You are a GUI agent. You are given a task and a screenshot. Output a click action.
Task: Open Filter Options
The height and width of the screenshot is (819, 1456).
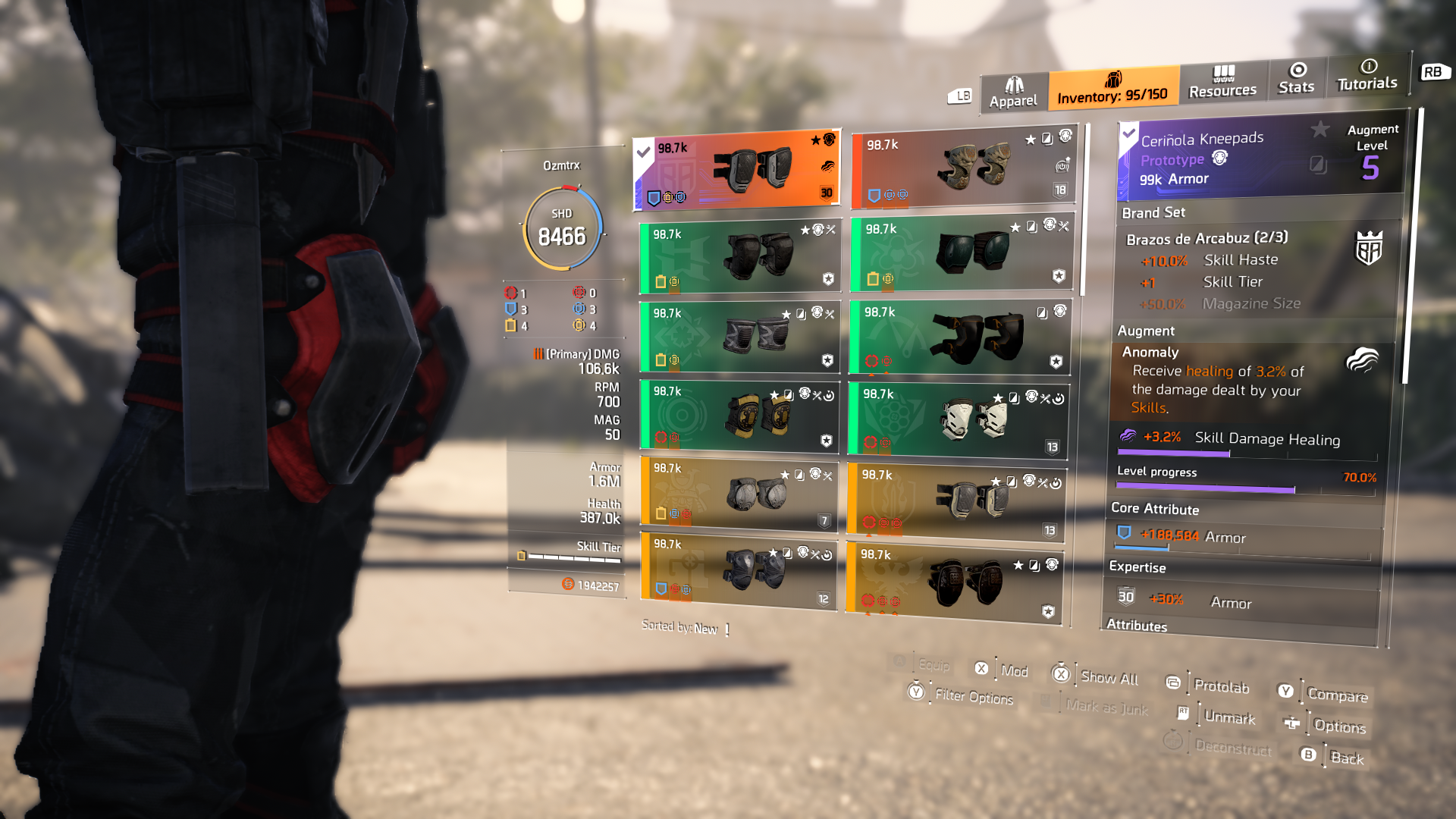pos(973,696)
